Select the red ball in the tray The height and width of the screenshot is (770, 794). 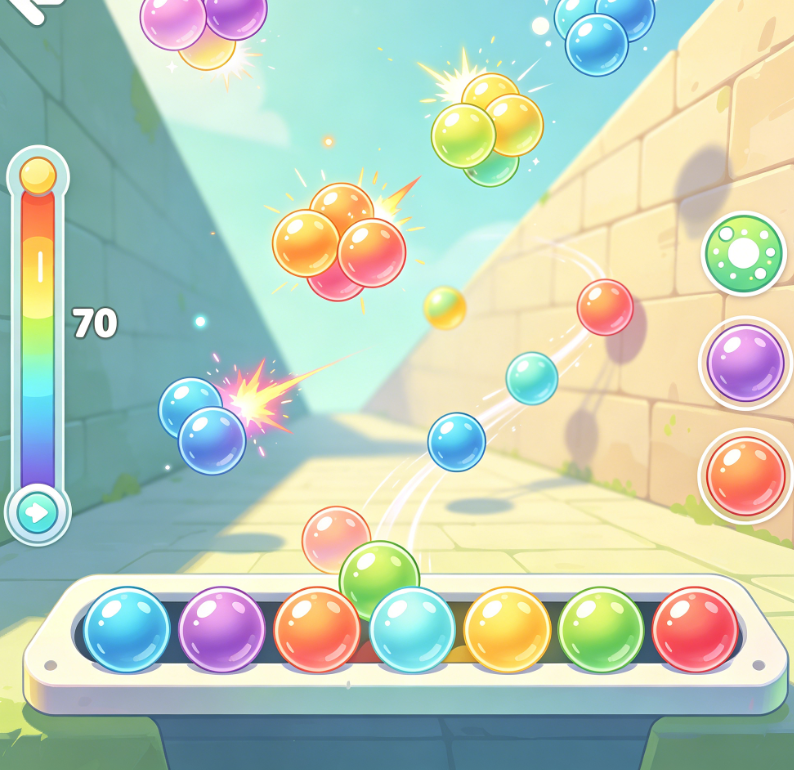[x=695, y=629]
